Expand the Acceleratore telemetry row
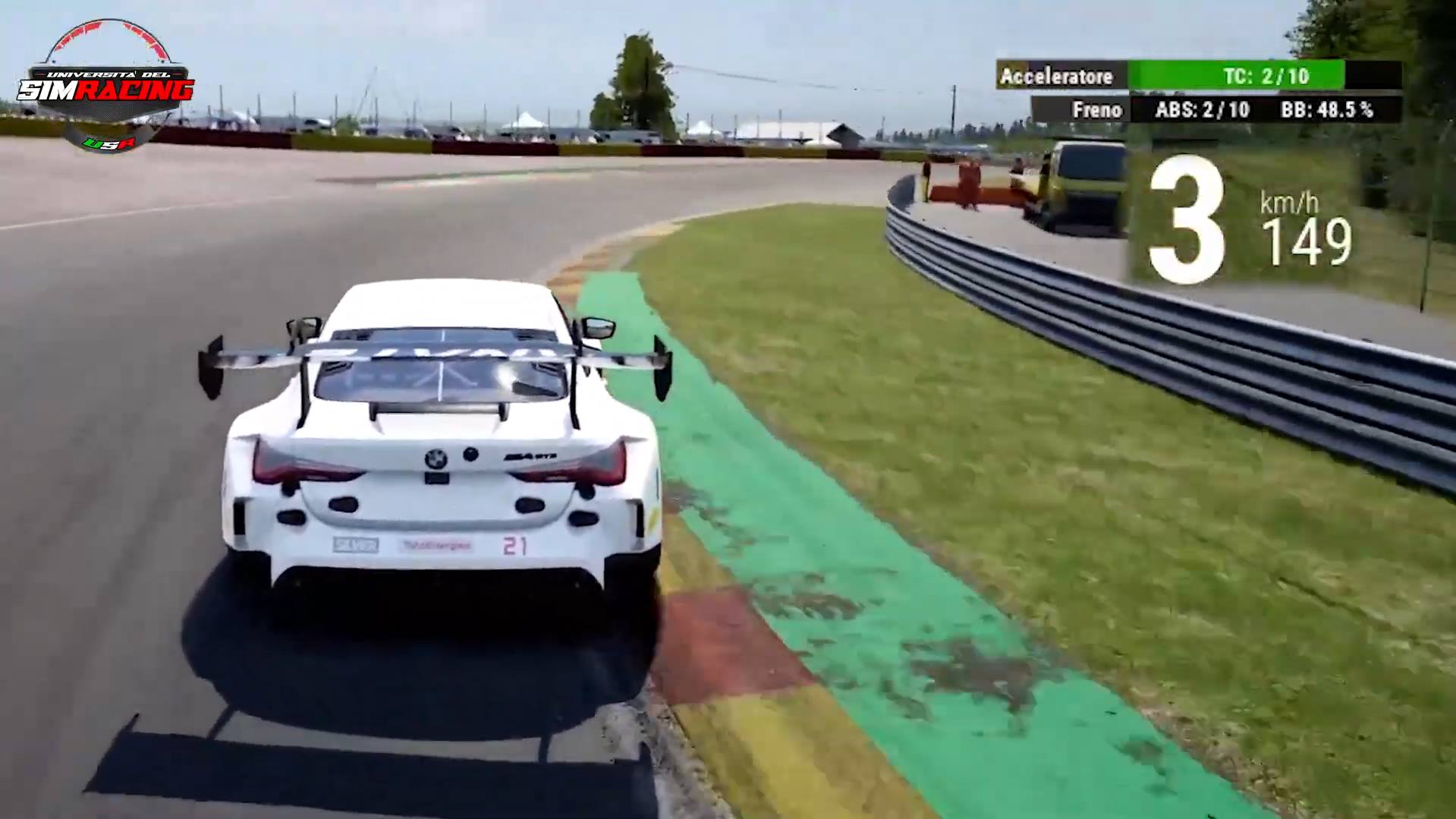The height and width of the screenshot is (819, 1456). [x=1058, y=77]
